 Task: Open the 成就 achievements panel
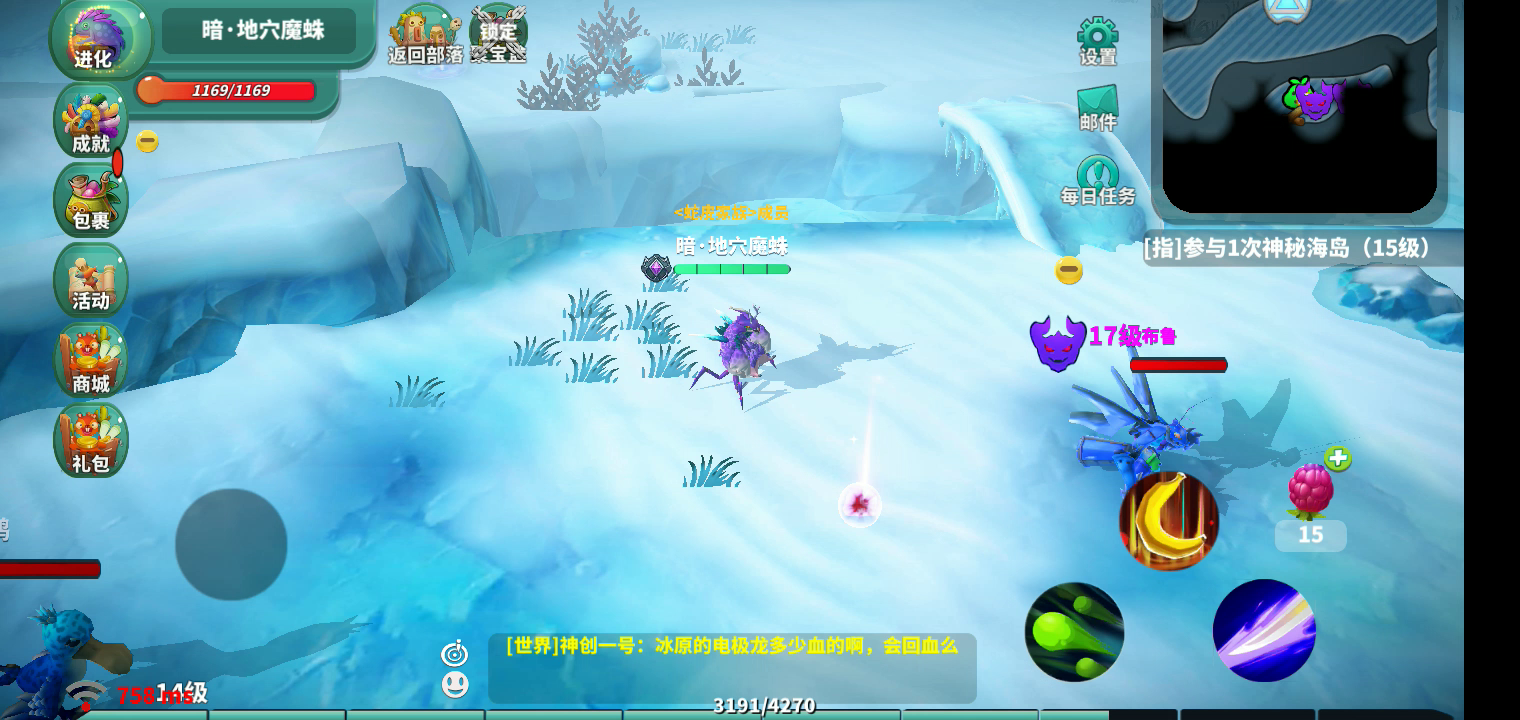pyautogui.click(x=91, y=122)
